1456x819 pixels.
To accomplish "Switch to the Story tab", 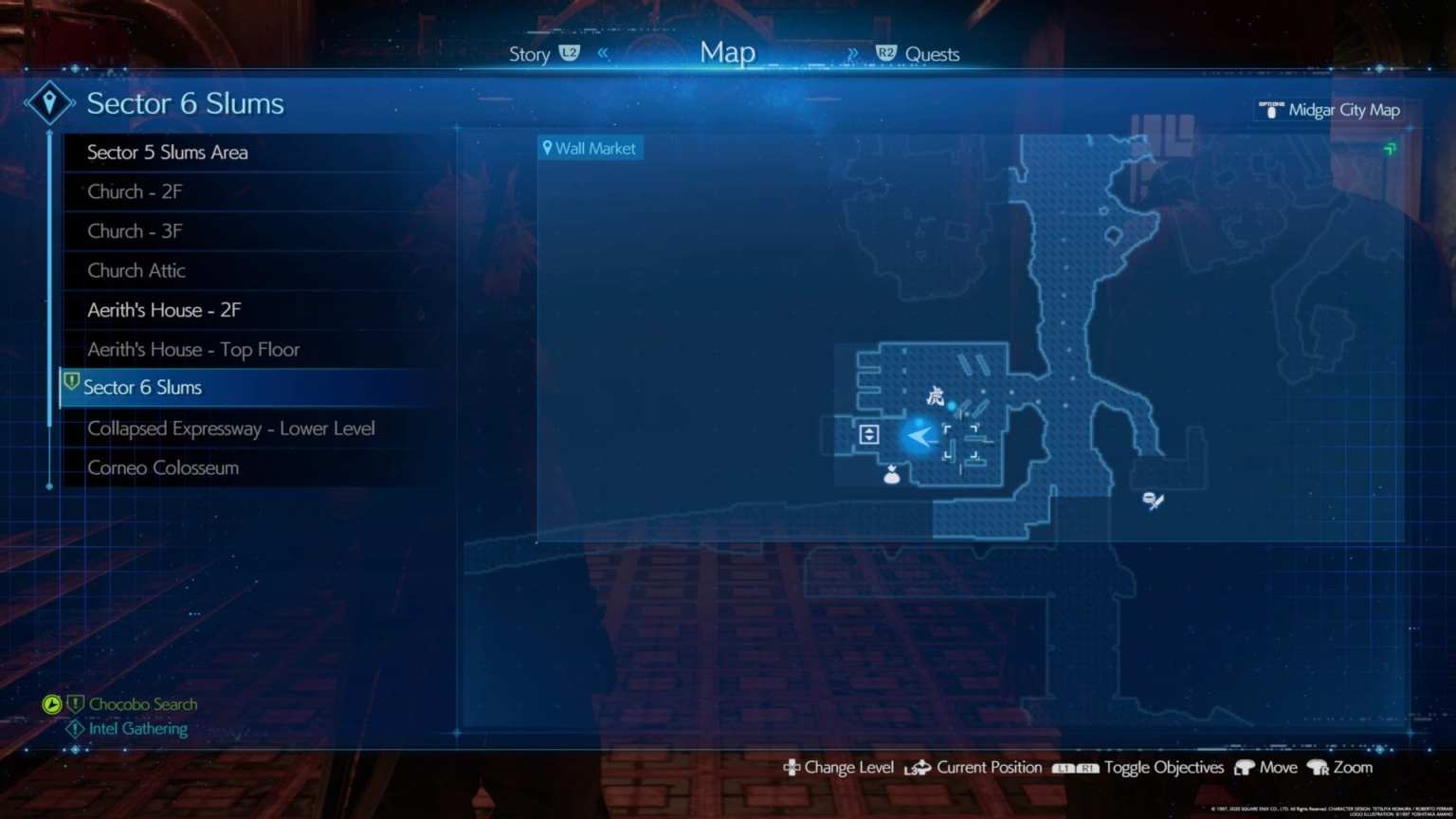I will 529,54.
